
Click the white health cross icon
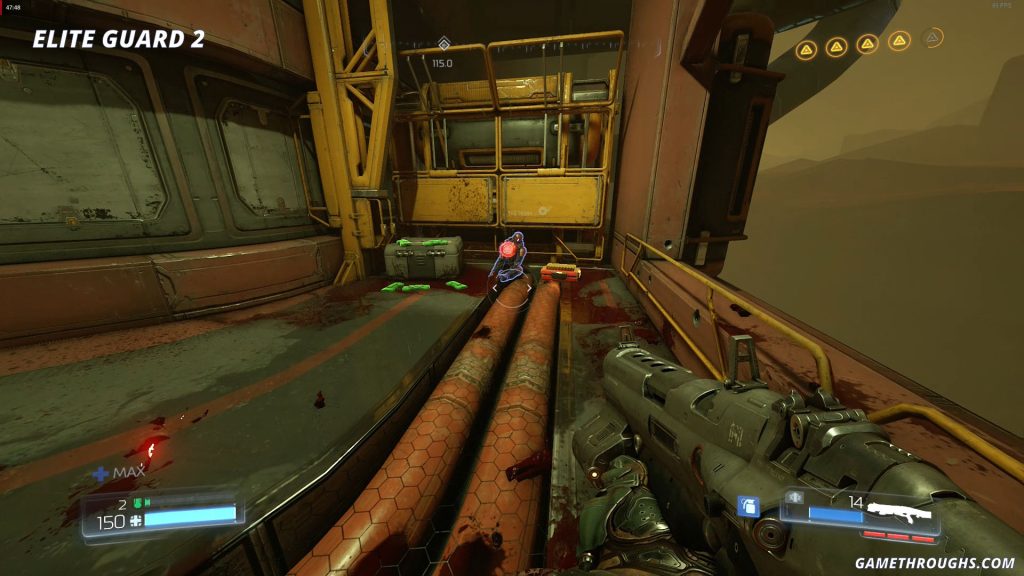click(134, 522)
